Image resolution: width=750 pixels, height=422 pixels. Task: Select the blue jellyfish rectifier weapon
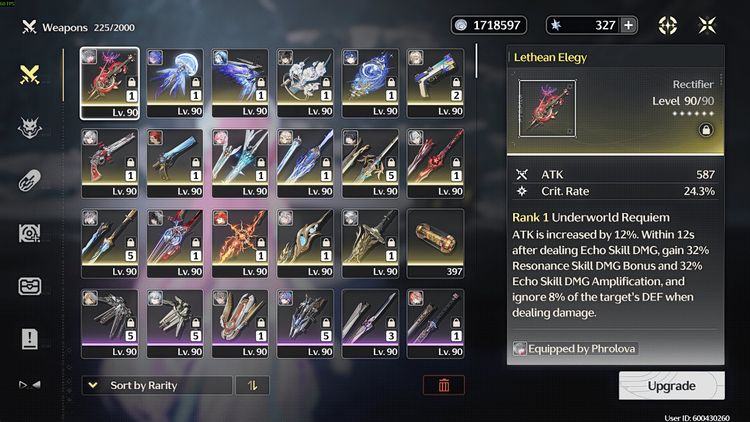[175, 82]
